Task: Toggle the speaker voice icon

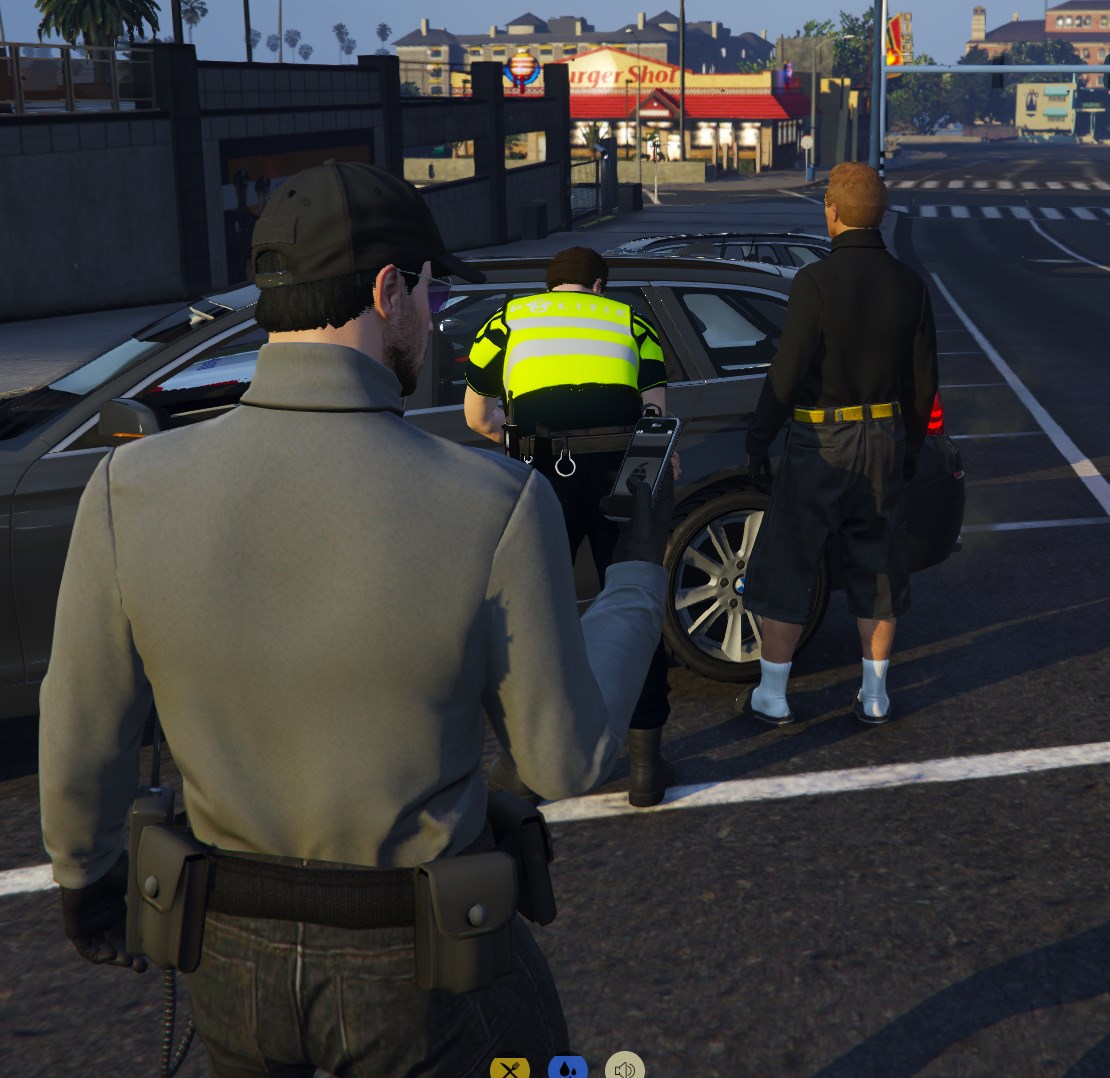Action: tap(625, 1069)
